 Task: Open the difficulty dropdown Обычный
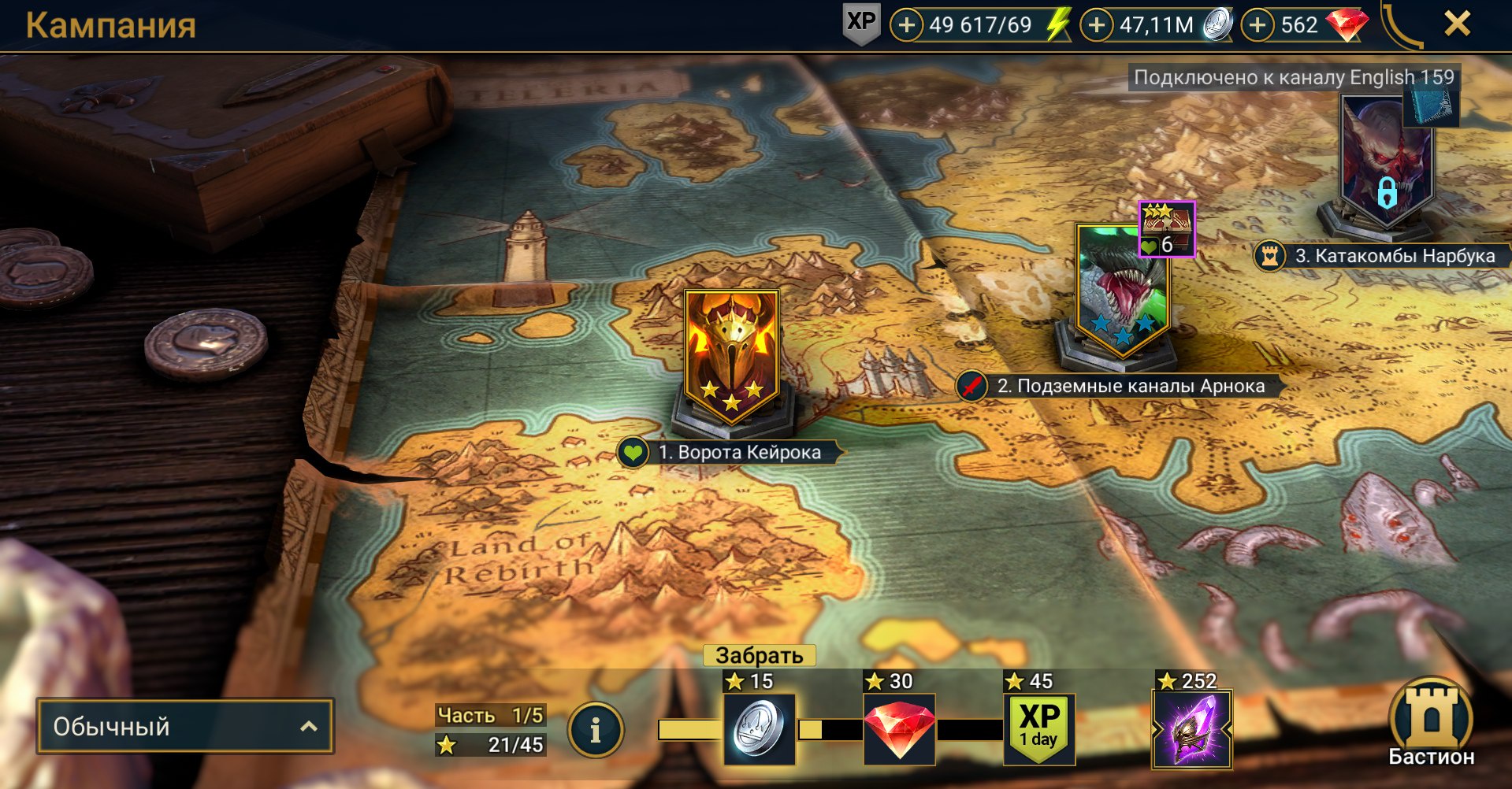(x=185, y=726)
